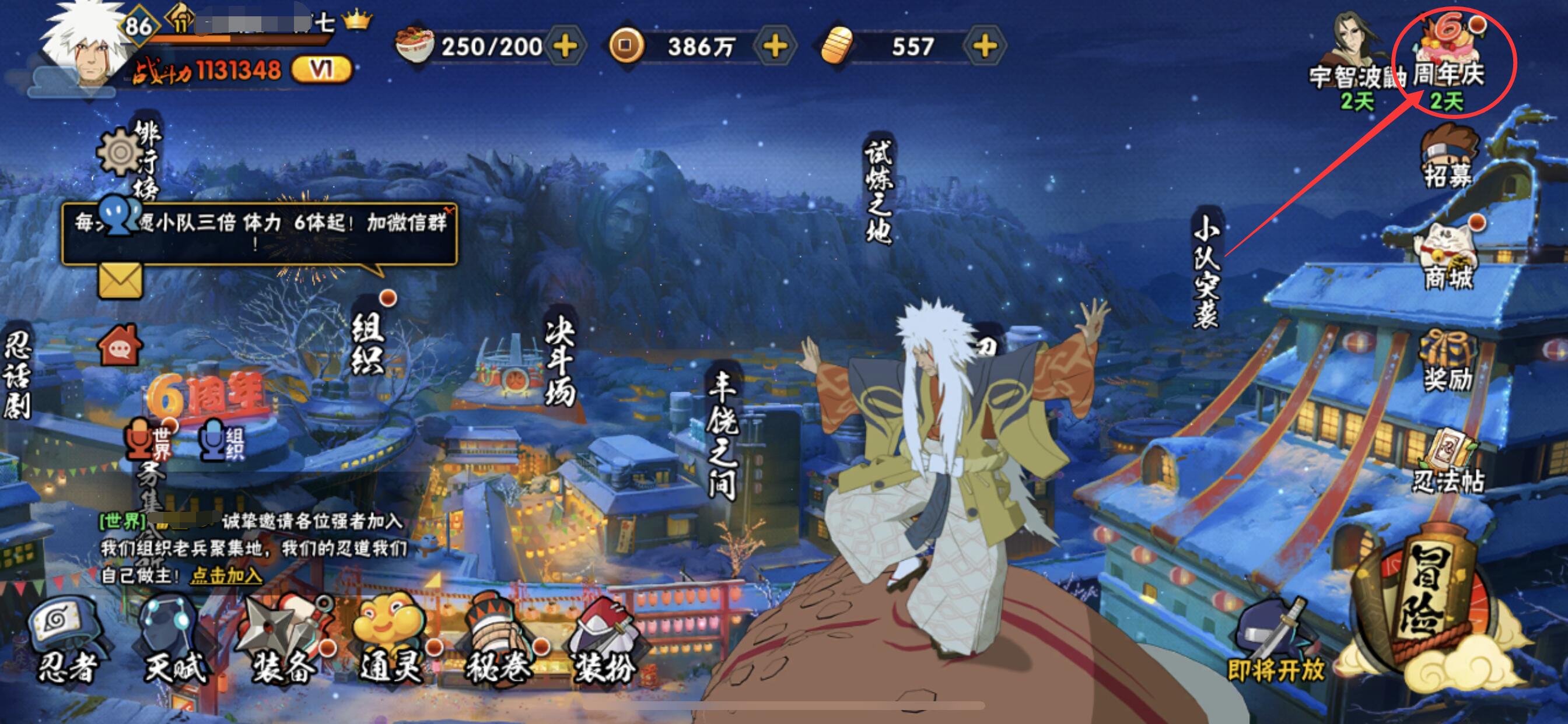
Task: Open the 通灵 summoning menu
Action: tap(391, 639)
